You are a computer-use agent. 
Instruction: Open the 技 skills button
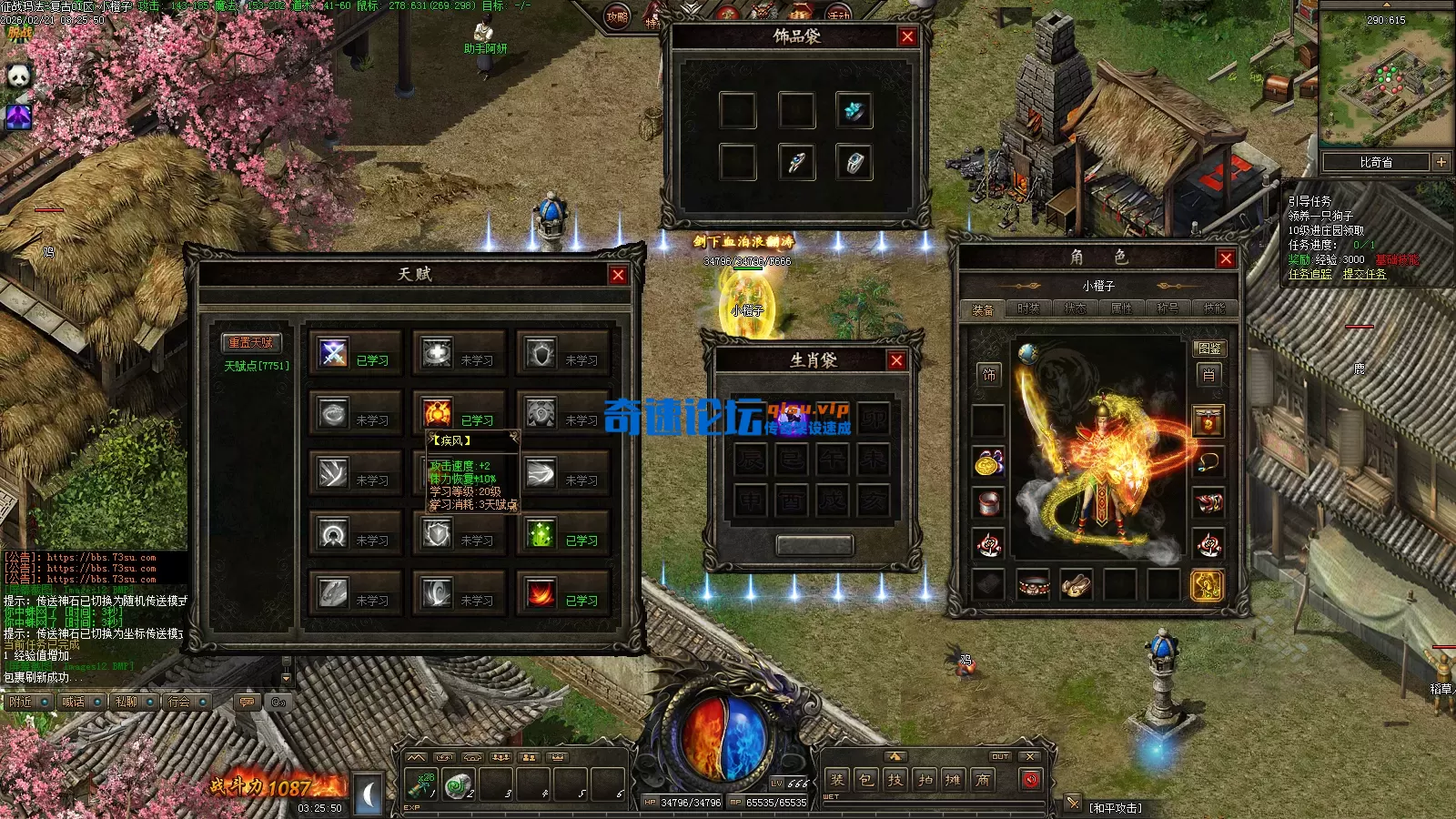tap(895, 780)
